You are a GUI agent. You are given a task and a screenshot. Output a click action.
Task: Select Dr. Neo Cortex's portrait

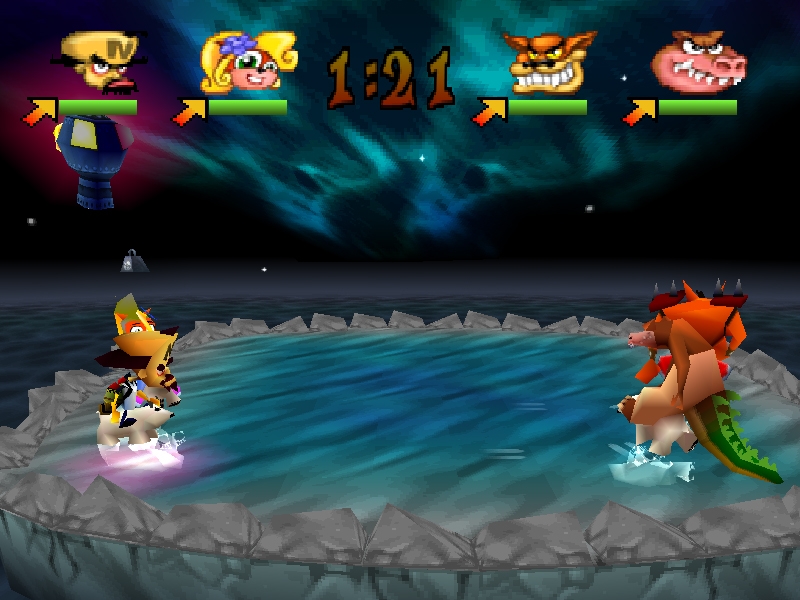tap(100, 62)
